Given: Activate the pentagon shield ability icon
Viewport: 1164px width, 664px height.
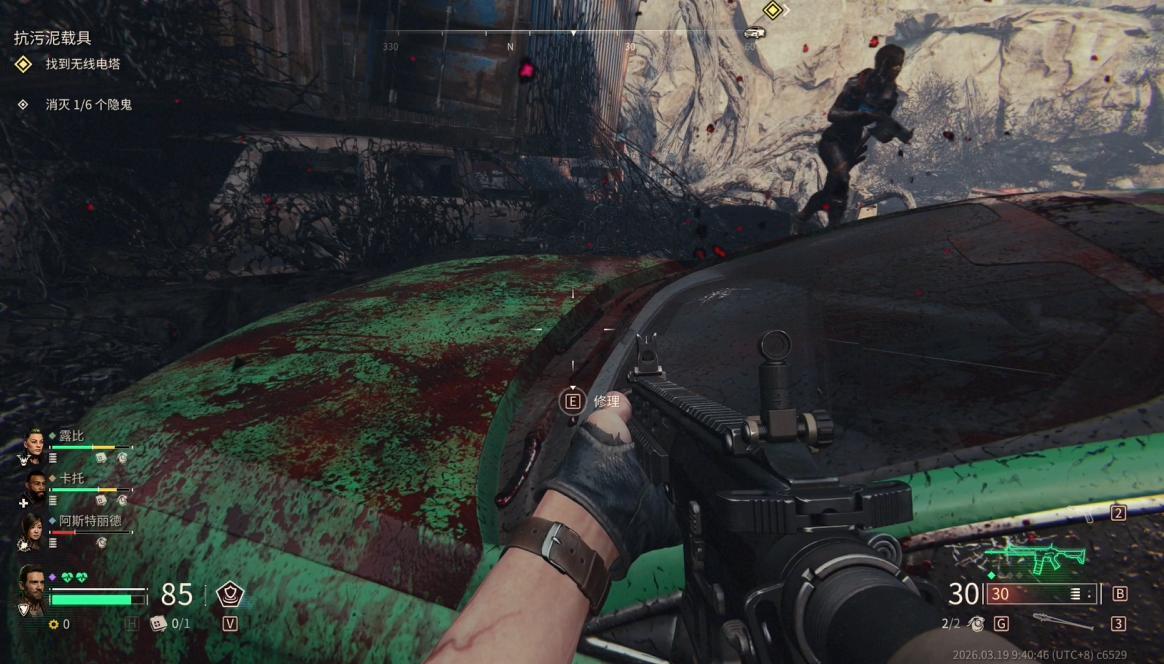Looking at the screenshot, I should tap(230, 594).
